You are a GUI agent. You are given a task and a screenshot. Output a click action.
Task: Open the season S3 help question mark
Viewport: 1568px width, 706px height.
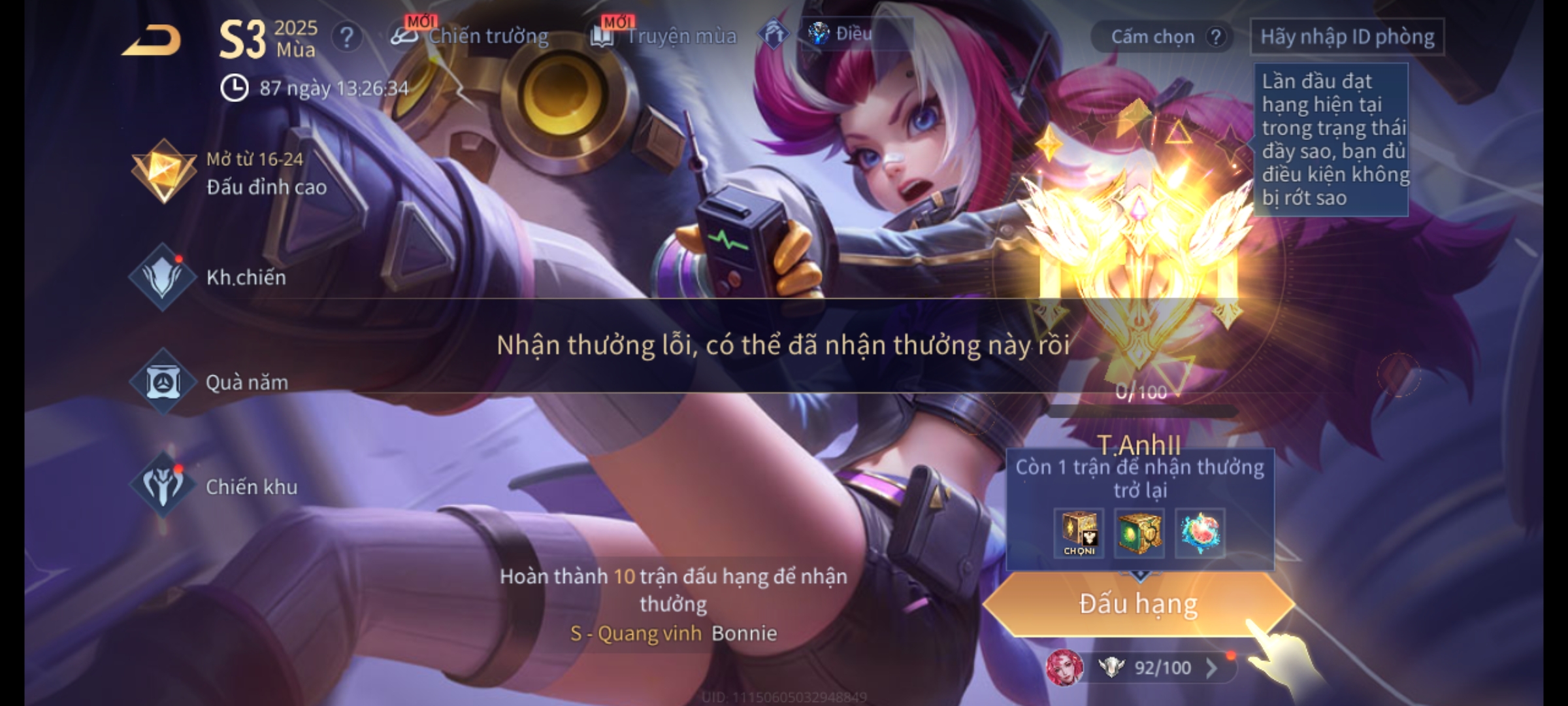coord(346,37)
